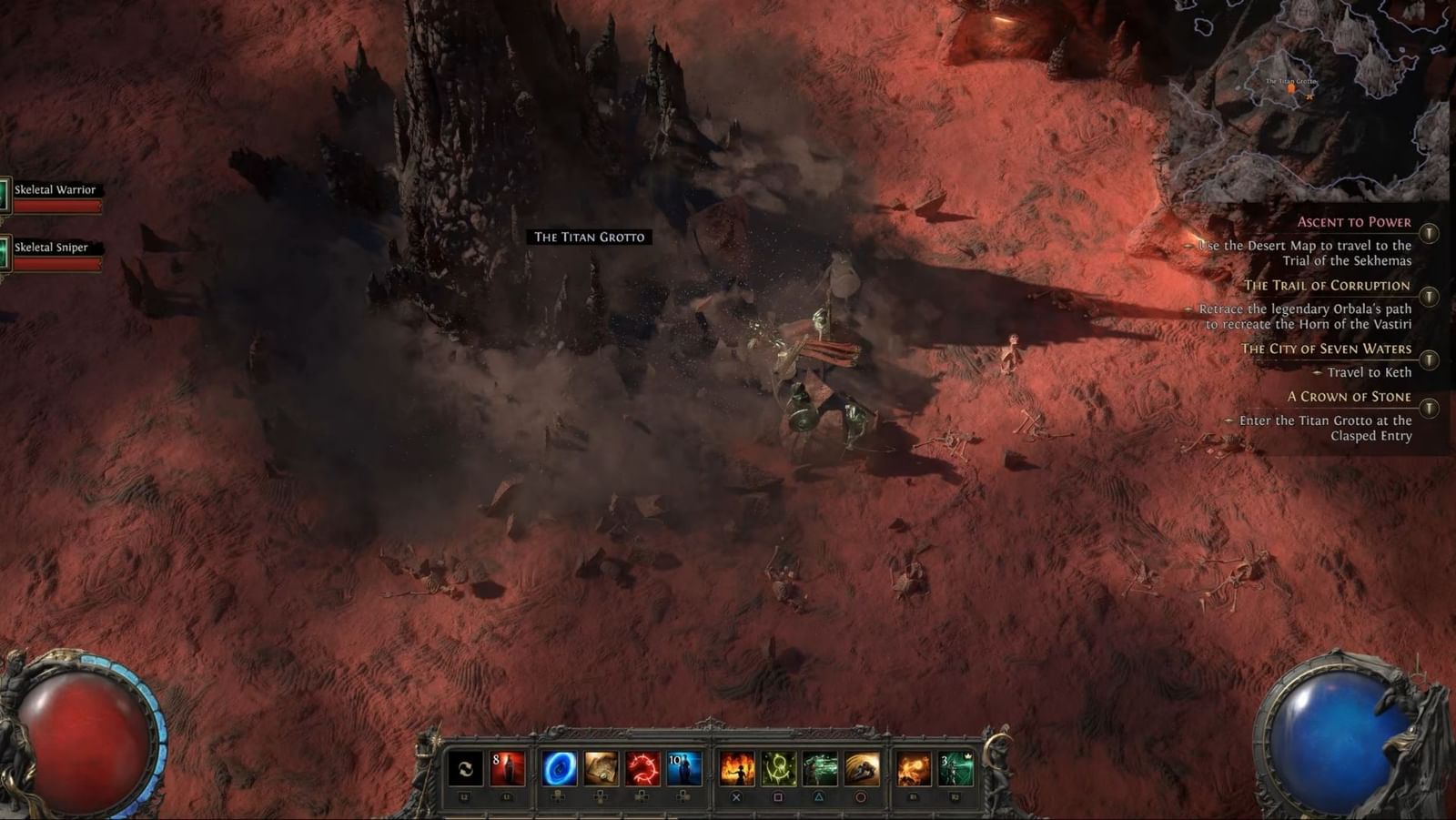The height and width of the screenshot is (820, 1456).
Task: Activate the firewall skill bound to X
Action: point(740,768)
